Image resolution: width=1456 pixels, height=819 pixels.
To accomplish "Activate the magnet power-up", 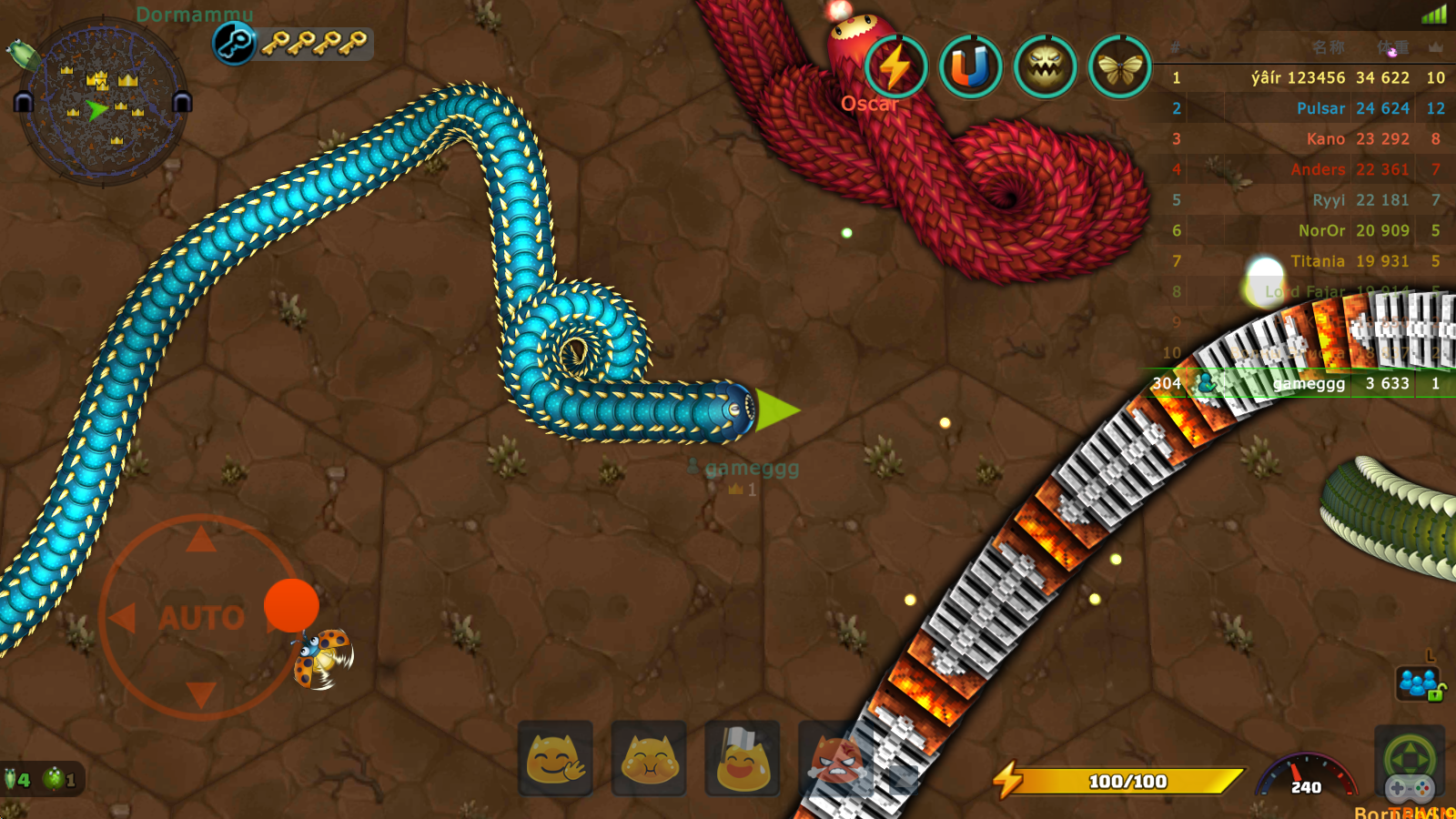I will click(x=970, y=66).
